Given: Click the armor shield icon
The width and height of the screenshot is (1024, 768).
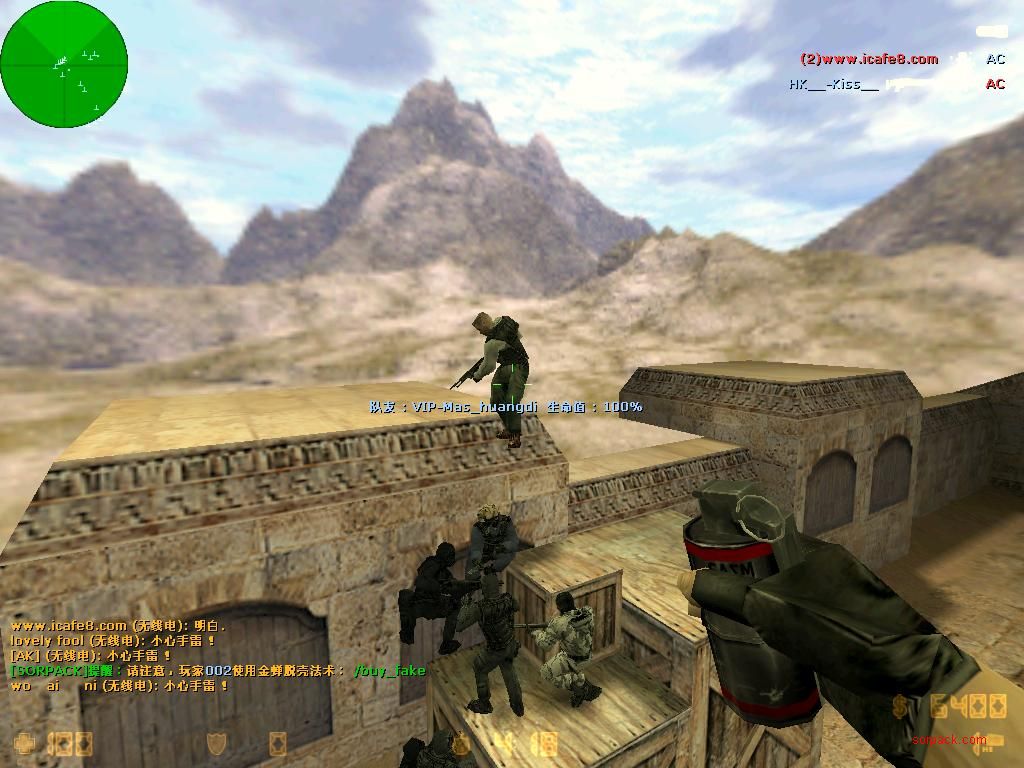Looking at the screenshot, I should point(216,744).
